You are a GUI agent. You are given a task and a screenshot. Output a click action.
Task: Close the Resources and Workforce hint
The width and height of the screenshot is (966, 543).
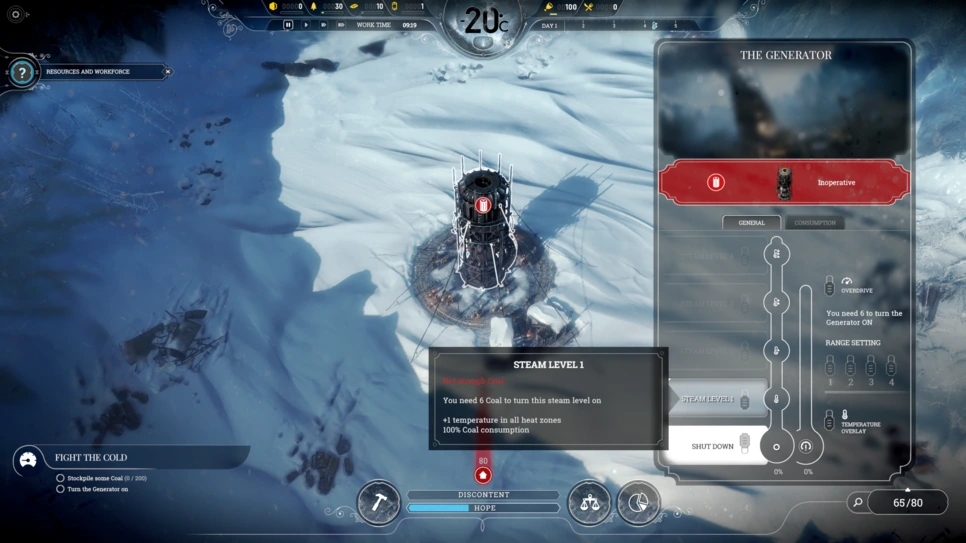pyautogui.click(x=167, y=72)
